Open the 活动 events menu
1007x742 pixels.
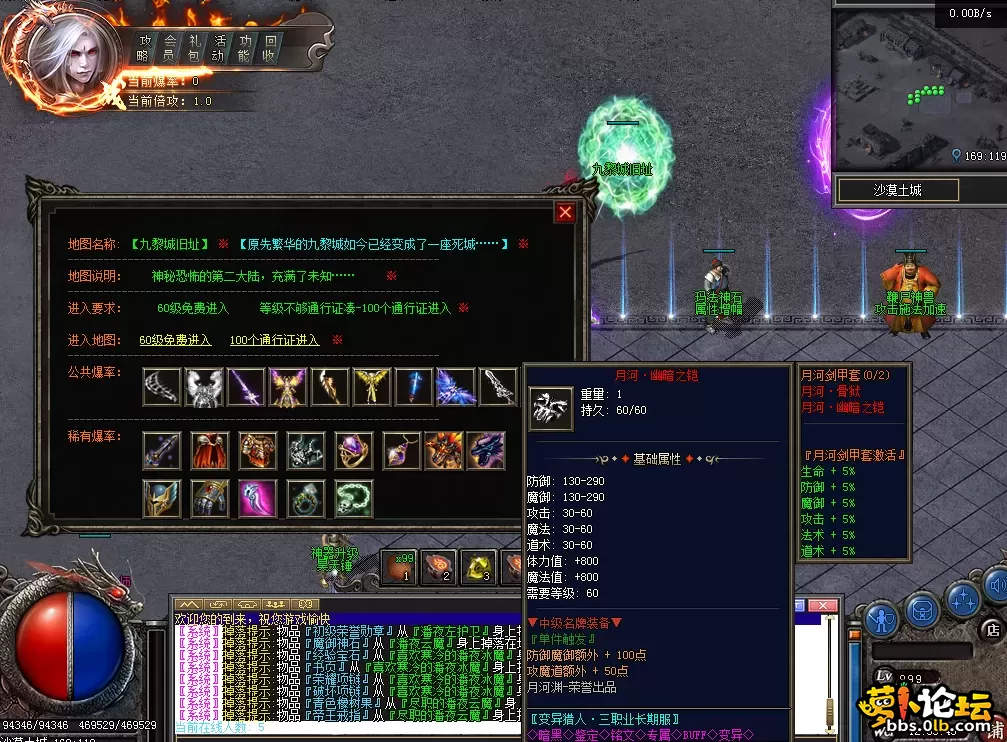[x=220, y=48]
